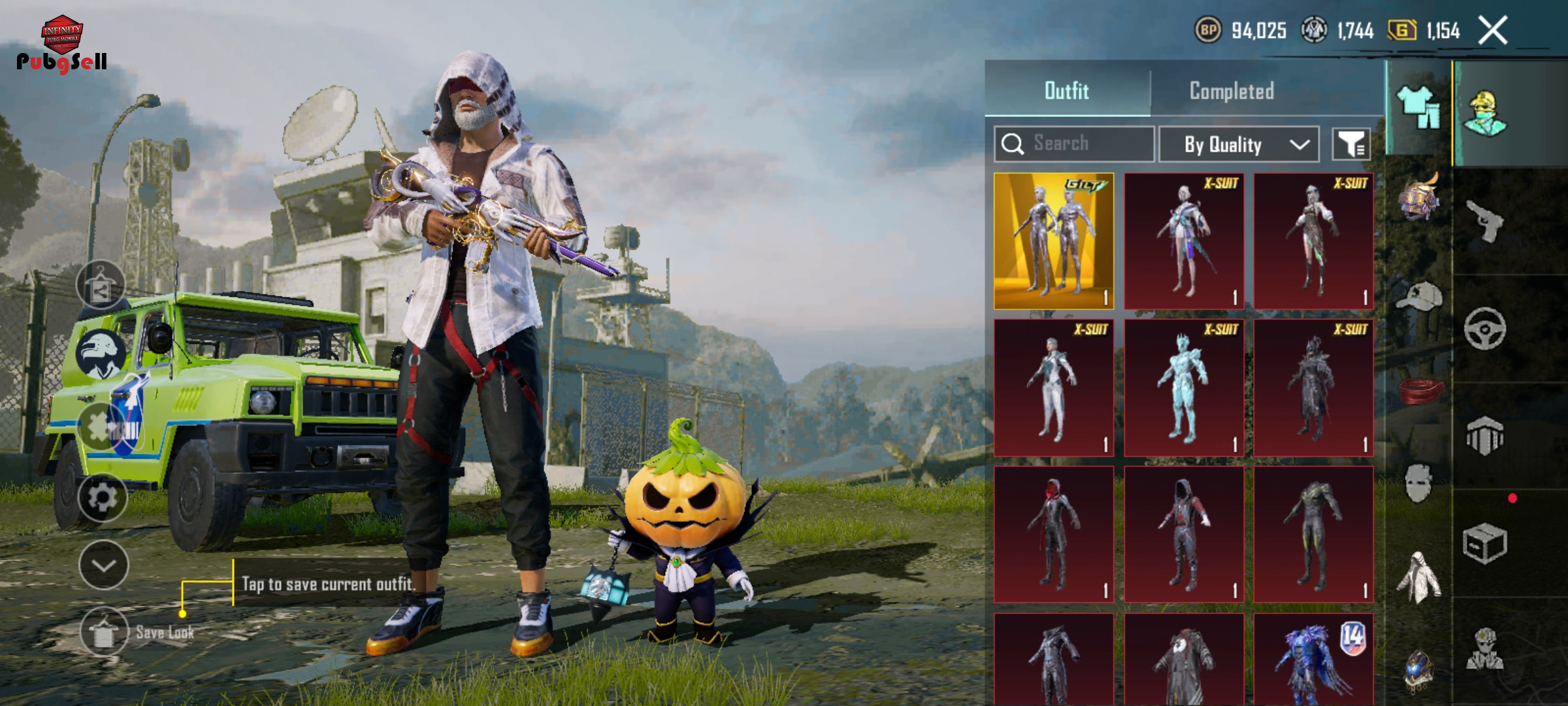Click the outfit Search field

pos(1075,144)
